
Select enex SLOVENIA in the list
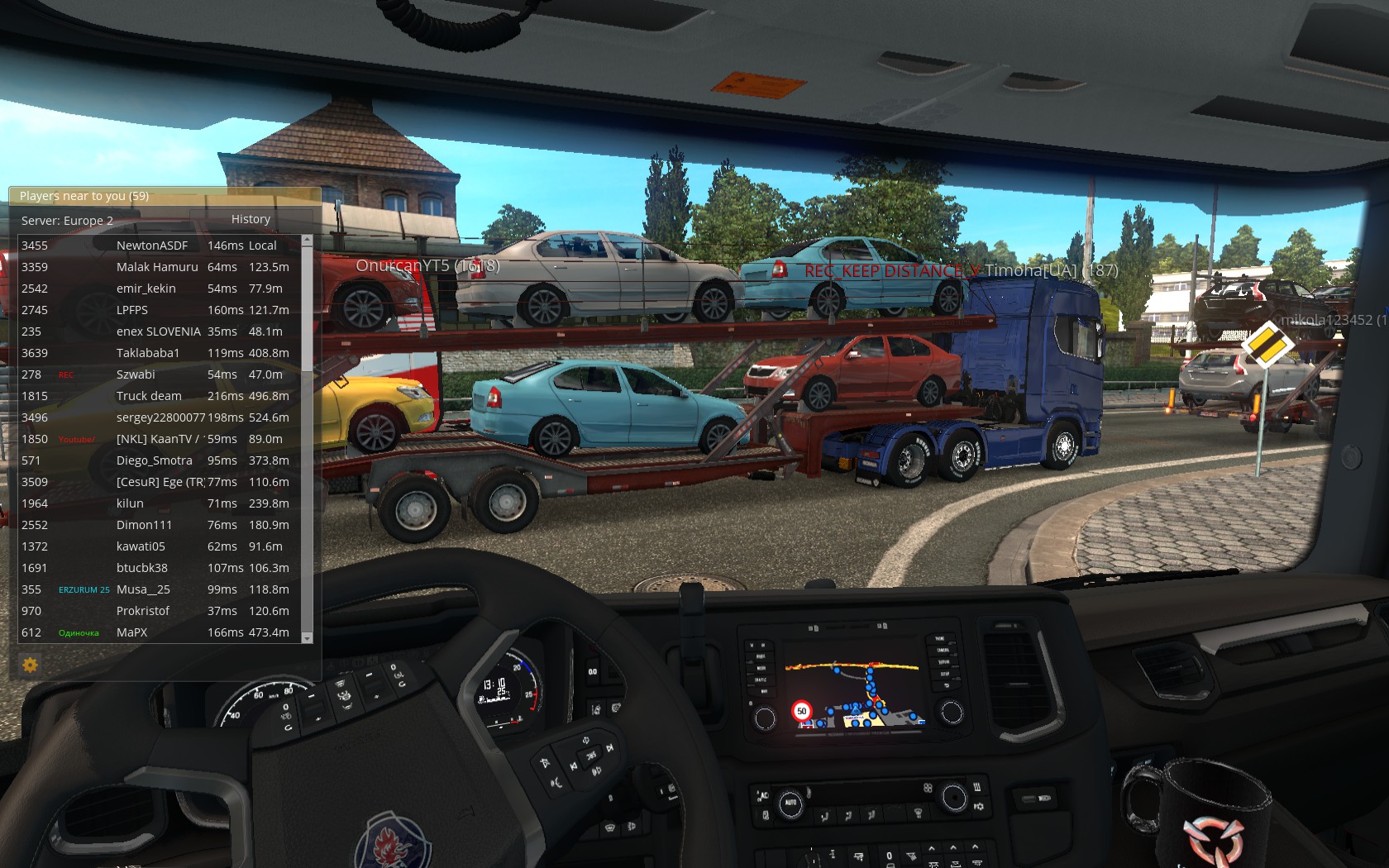click(159, 331)
